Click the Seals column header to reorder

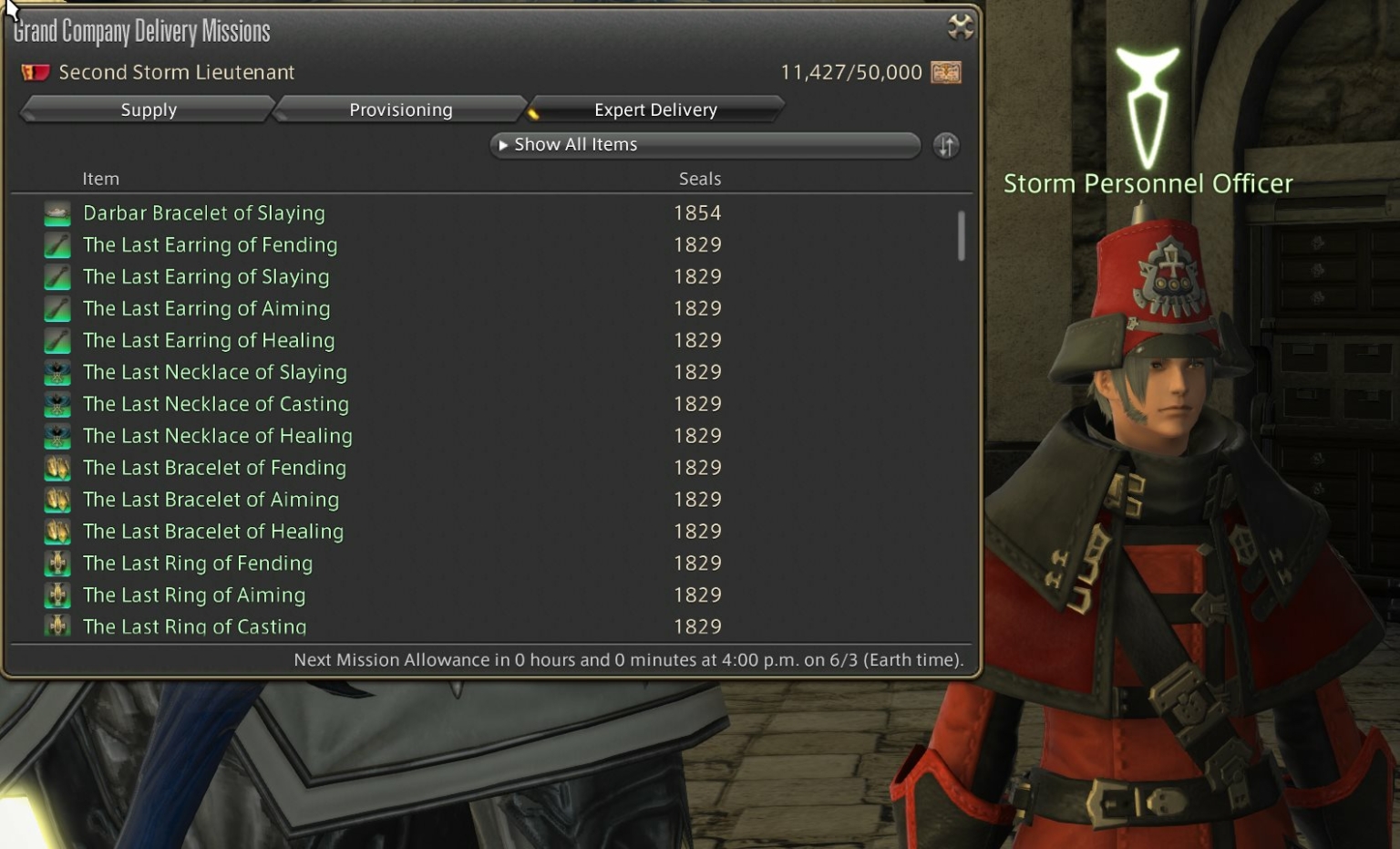coord(699,179)
